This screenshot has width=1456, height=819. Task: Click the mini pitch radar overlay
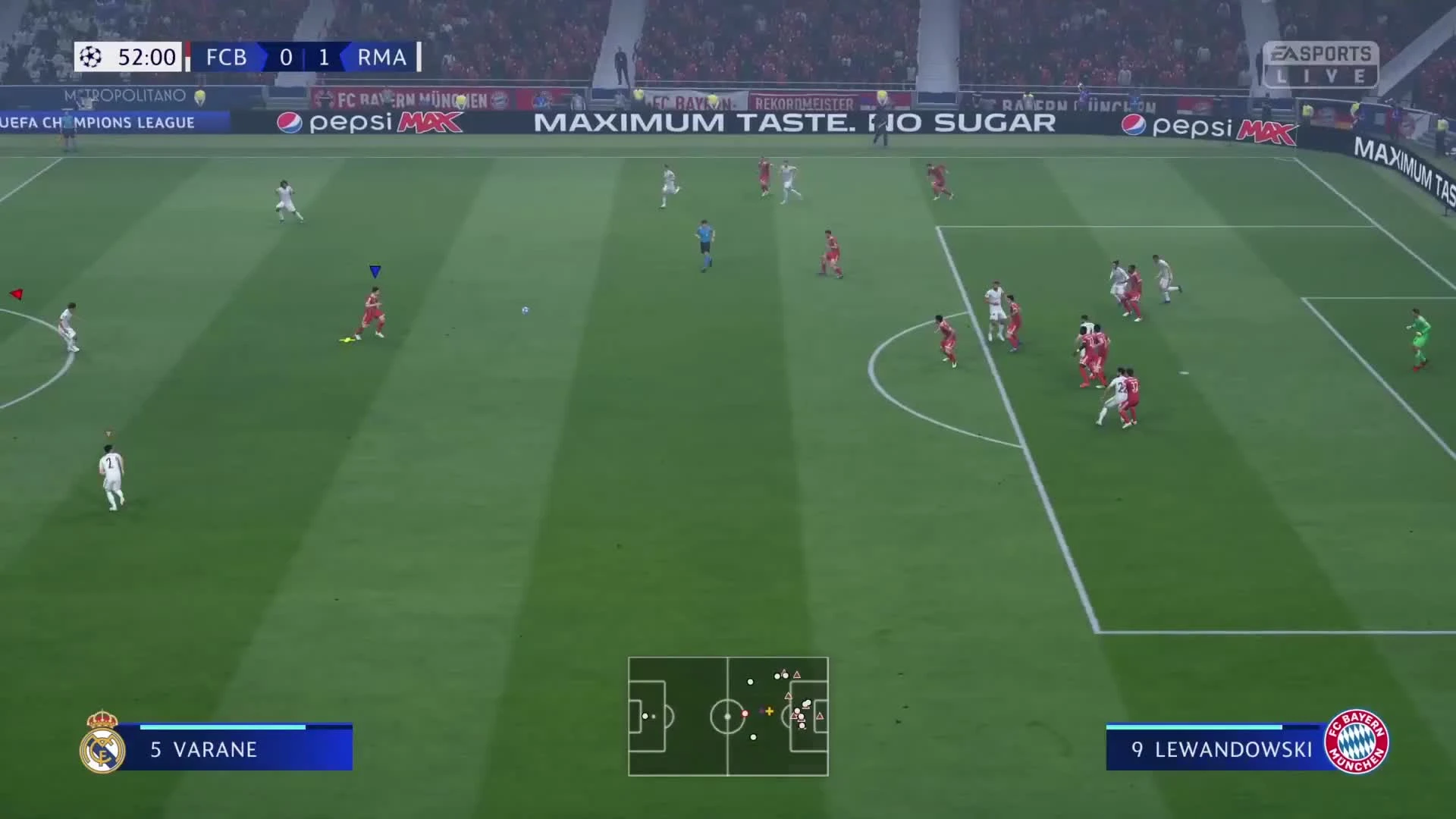pos(728,715)
